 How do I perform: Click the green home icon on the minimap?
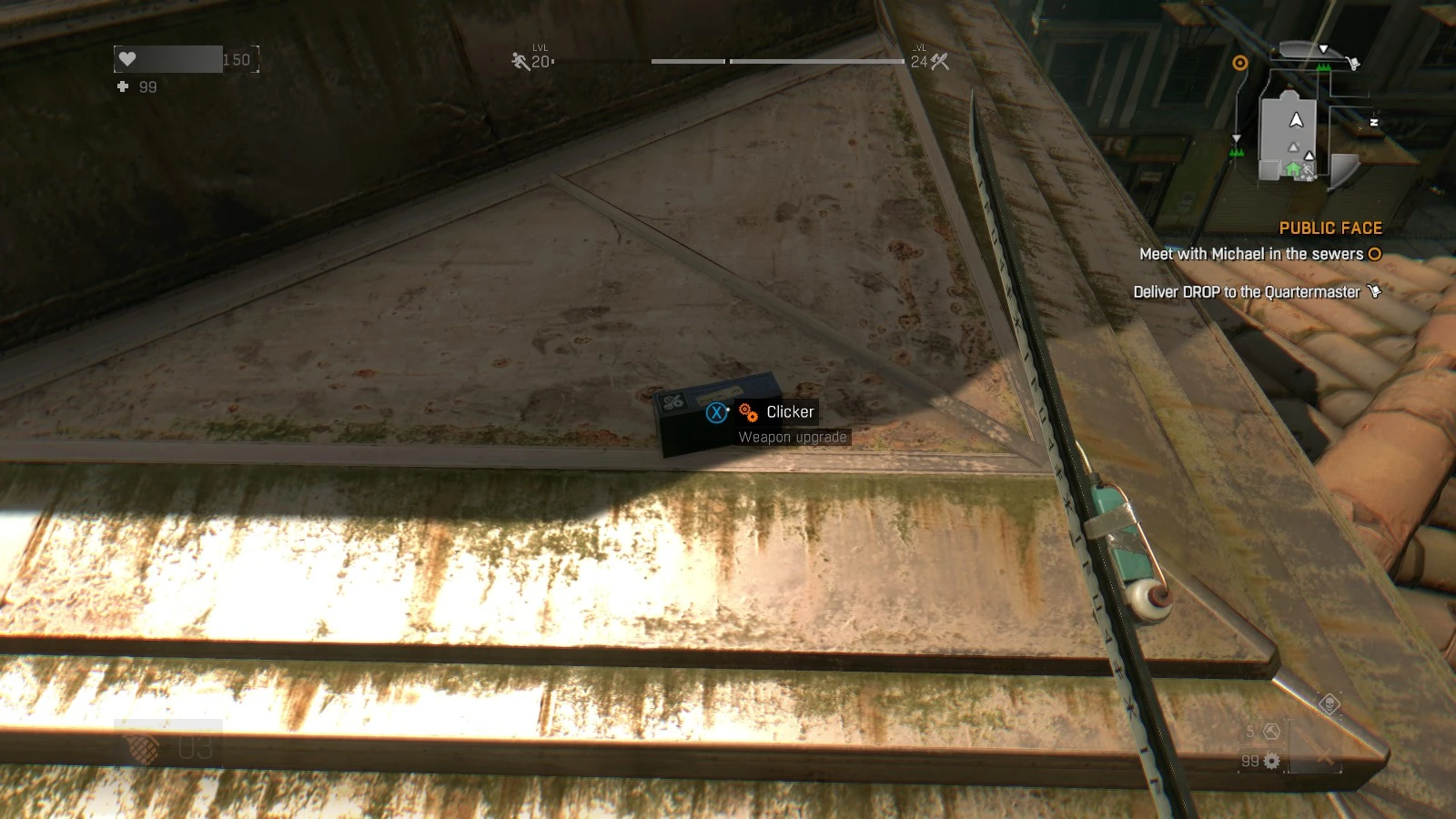[x=1293, y=169]
